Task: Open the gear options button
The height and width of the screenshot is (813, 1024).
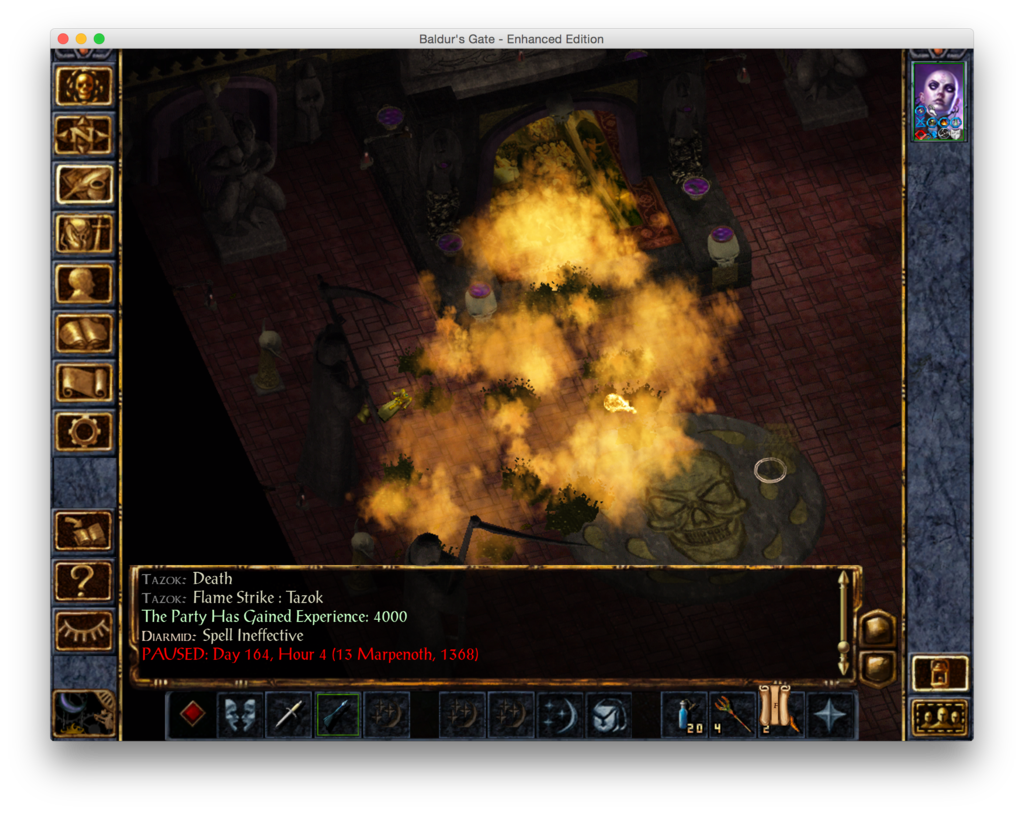Action: point(84,431)
